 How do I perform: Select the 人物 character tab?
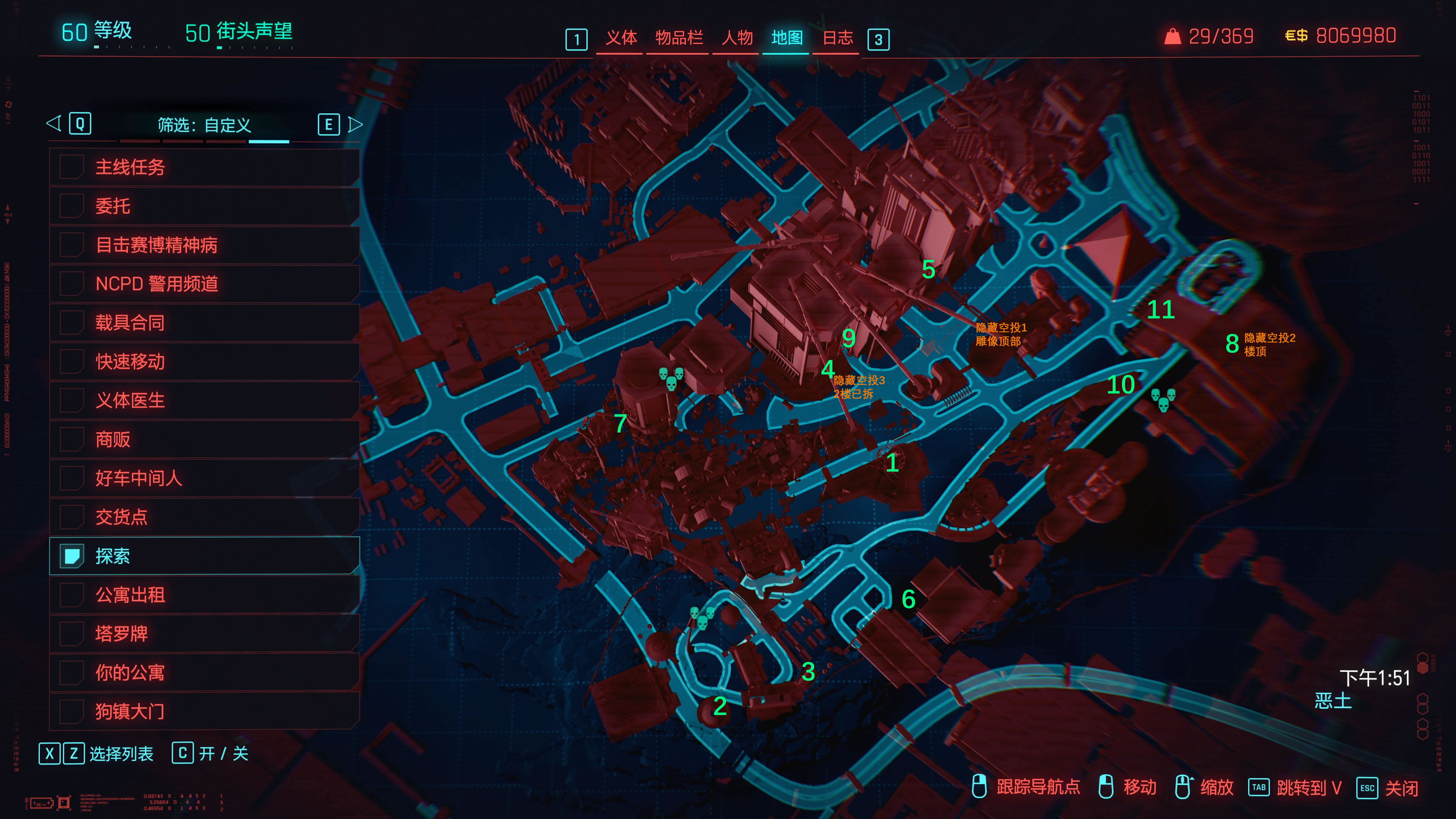pyautogui.click(x=736, y=38)
